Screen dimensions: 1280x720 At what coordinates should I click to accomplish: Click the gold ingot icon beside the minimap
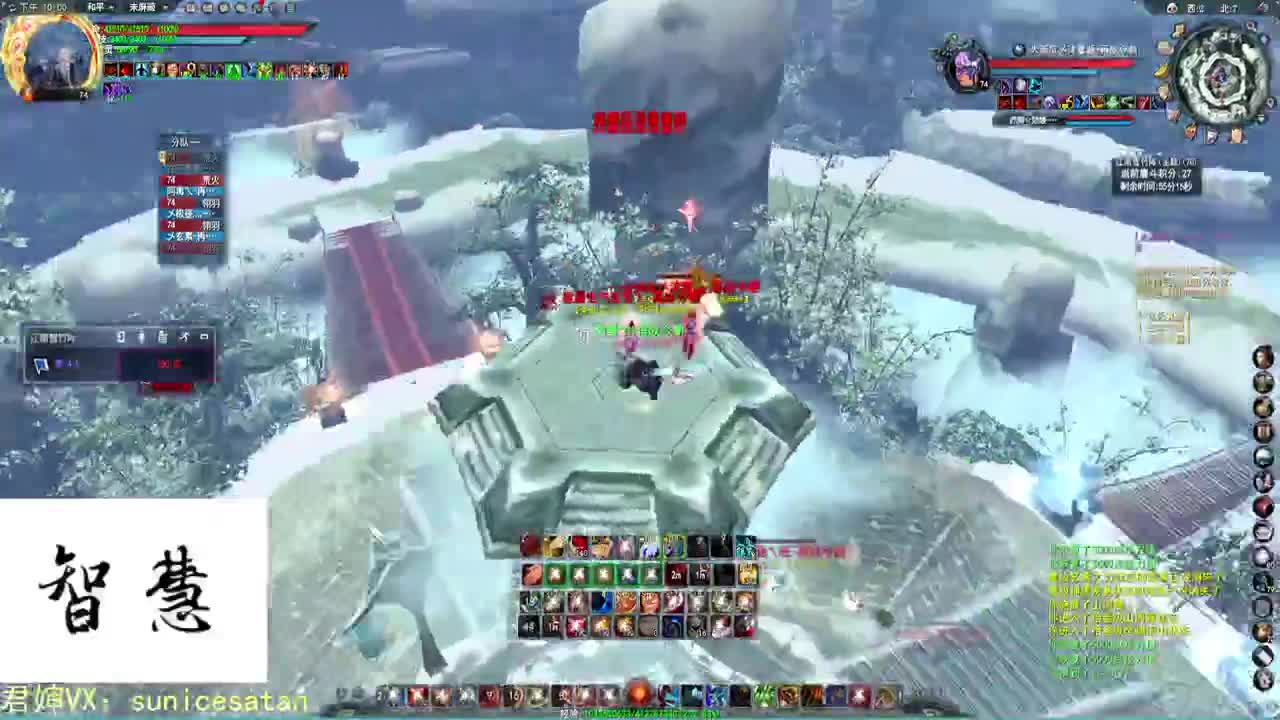pos(1158,71)
